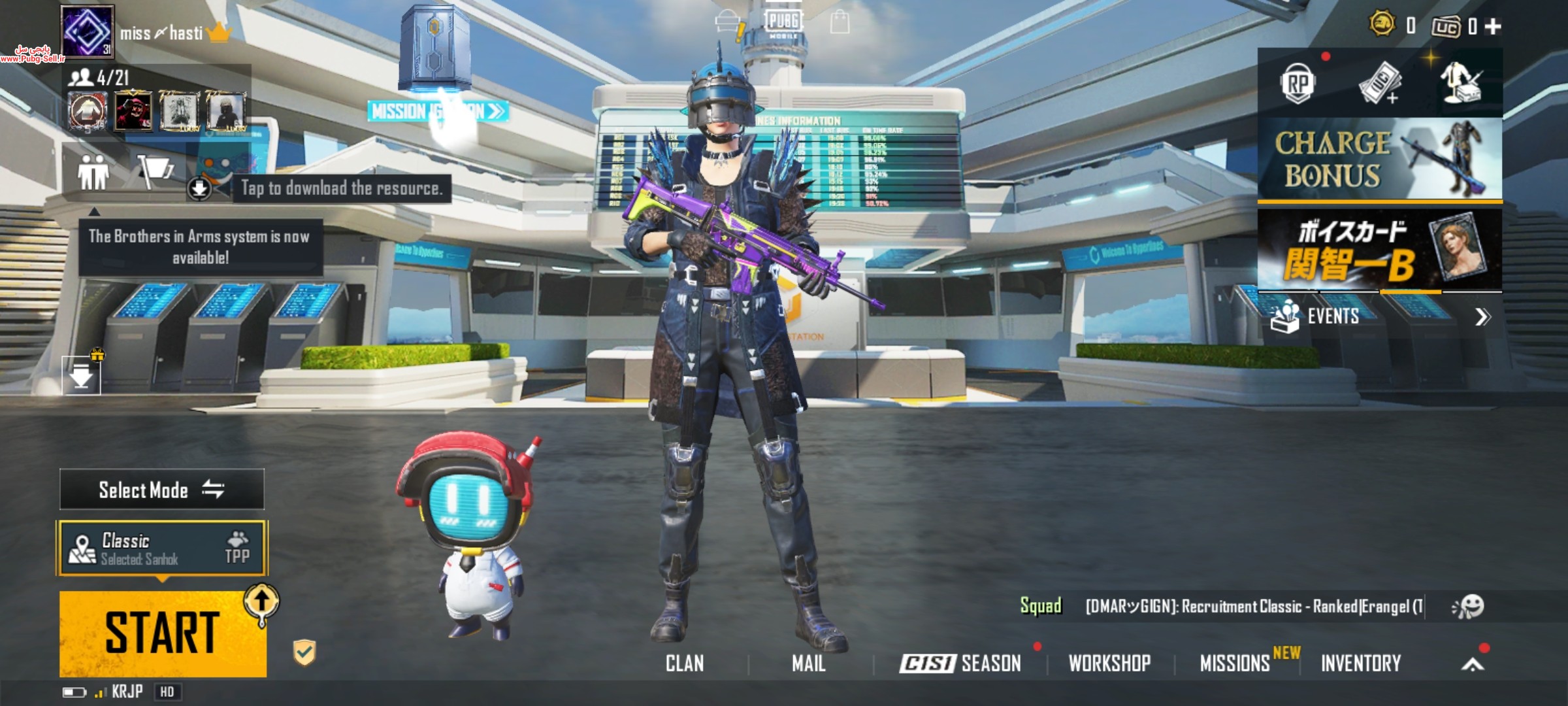Image resolution: width=1568 pixels, height=706 pixels.
Task: Open the Royale Pass RP icon
Action: pyautogui.click(x=1298, y=84)
